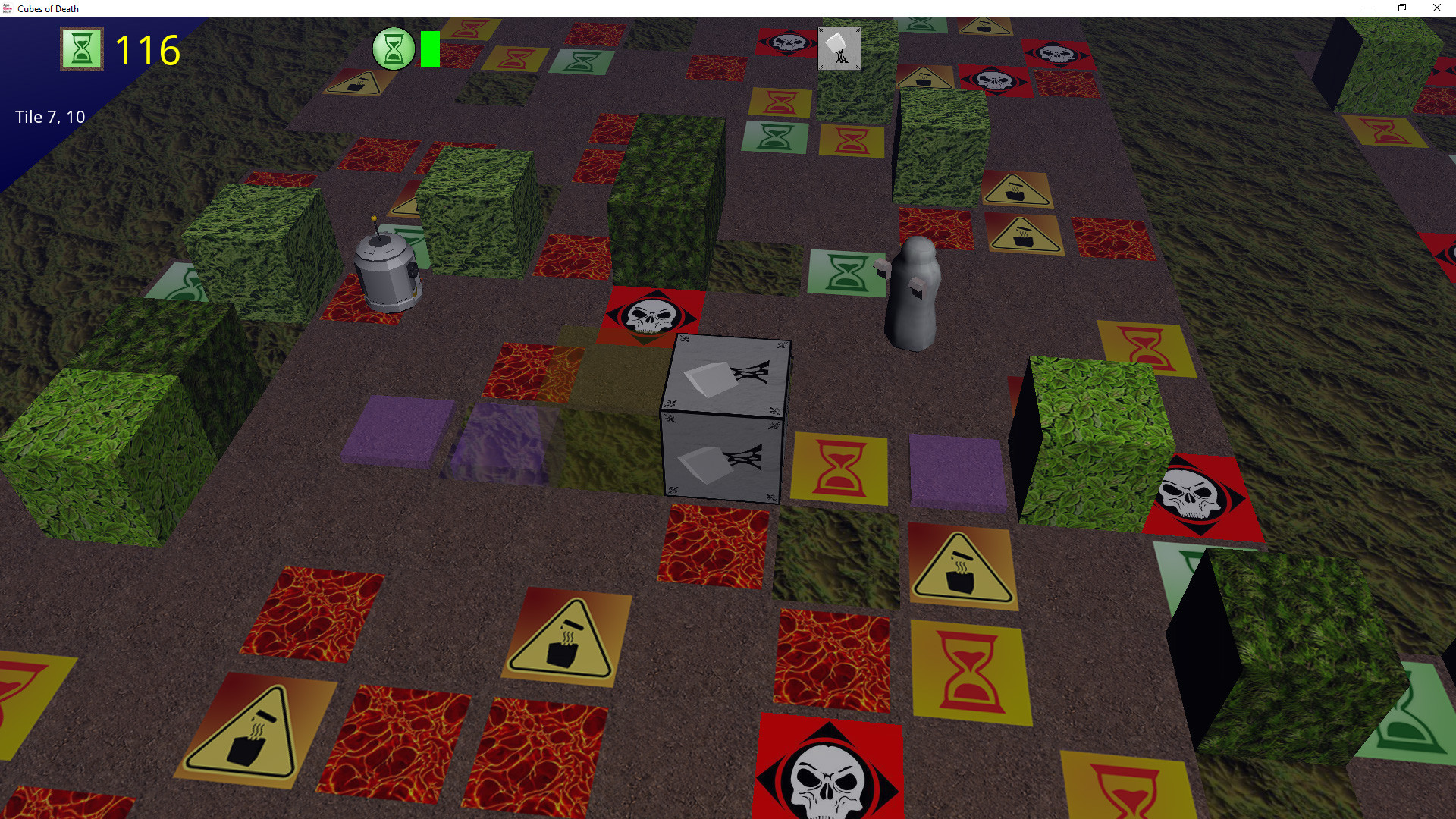
Task: Select the green hourglass timer icon near health bar
Action: [x=394, y=49]
